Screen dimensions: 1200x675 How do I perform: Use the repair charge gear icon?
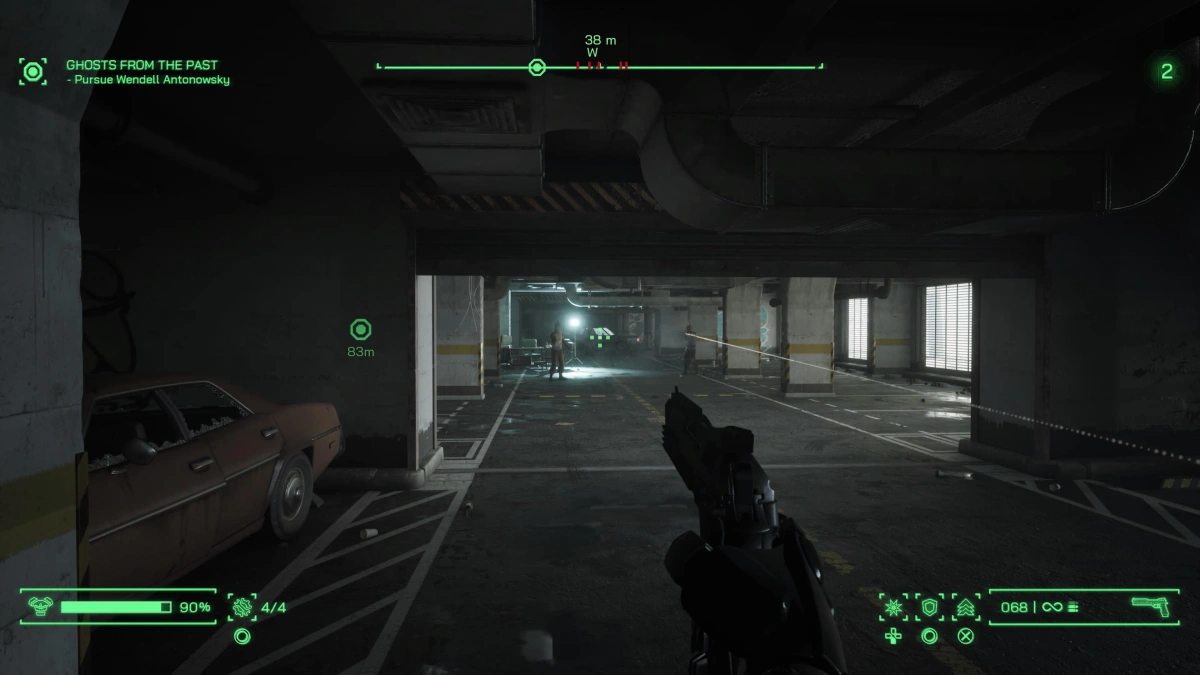(x=242, y=607)
